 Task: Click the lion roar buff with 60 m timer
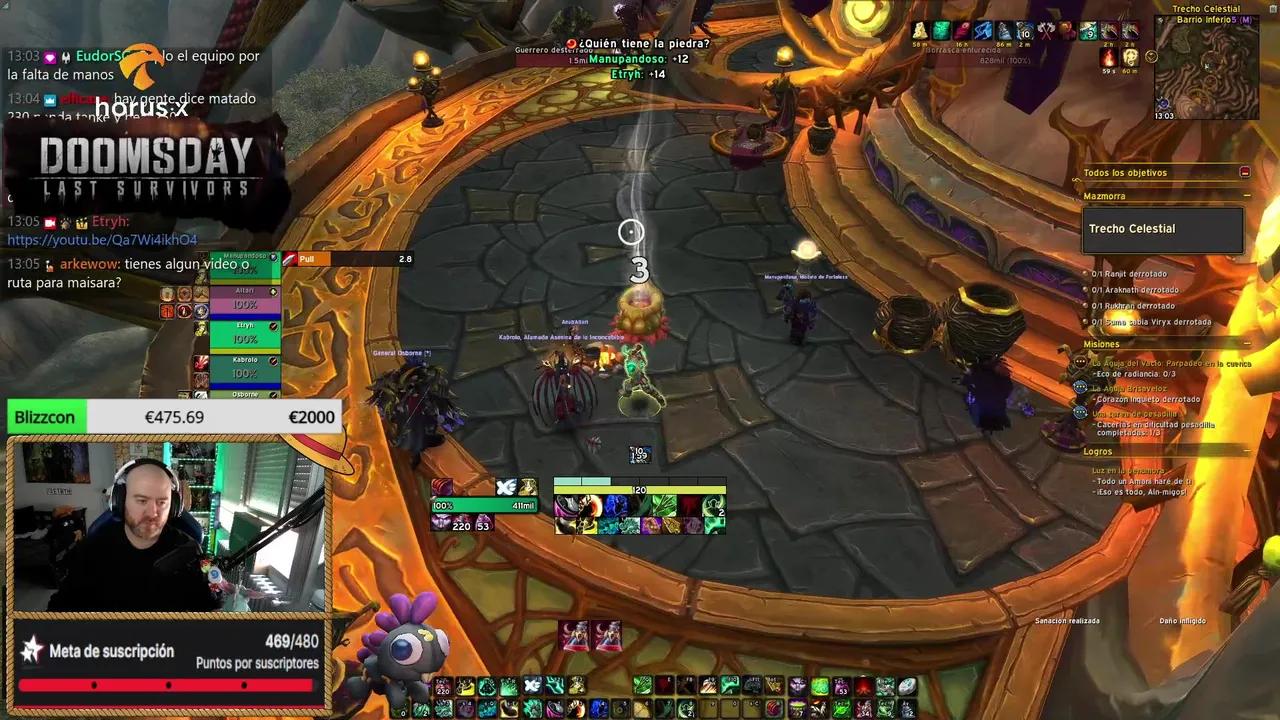tap(1130, 58)
